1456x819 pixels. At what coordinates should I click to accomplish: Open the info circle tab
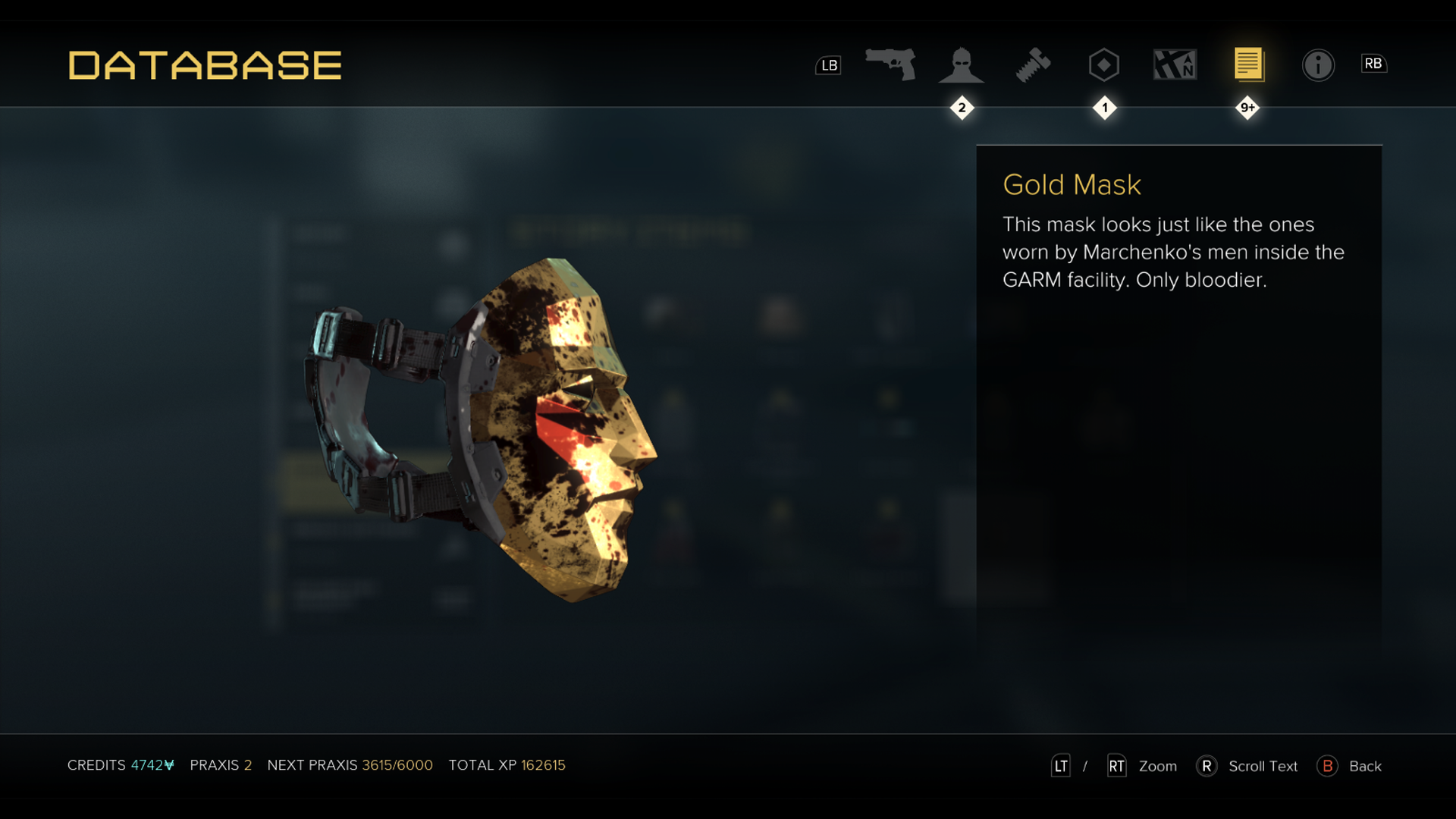point(1318,65)
